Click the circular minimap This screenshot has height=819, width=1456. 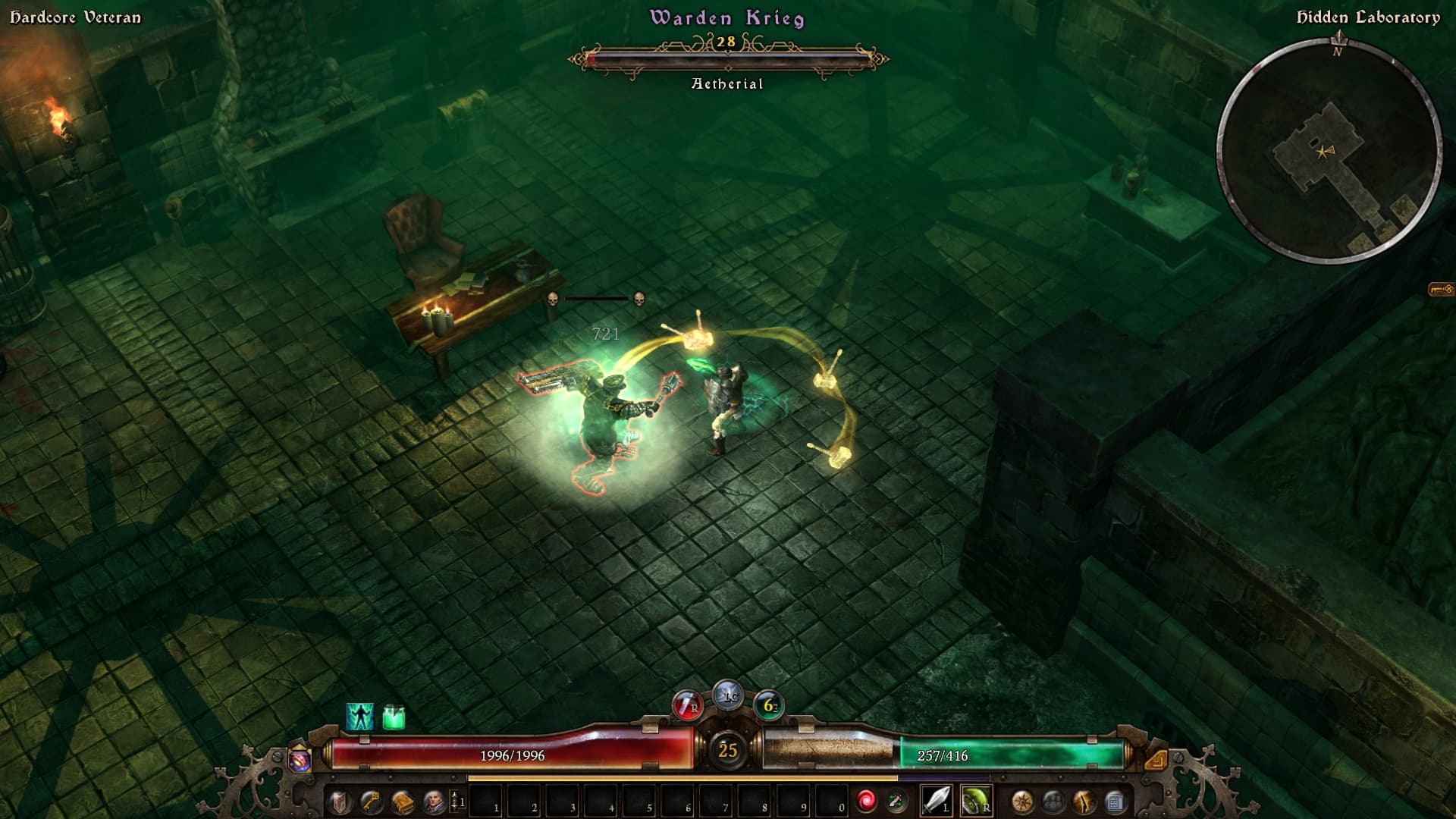tap(1329, 152)
